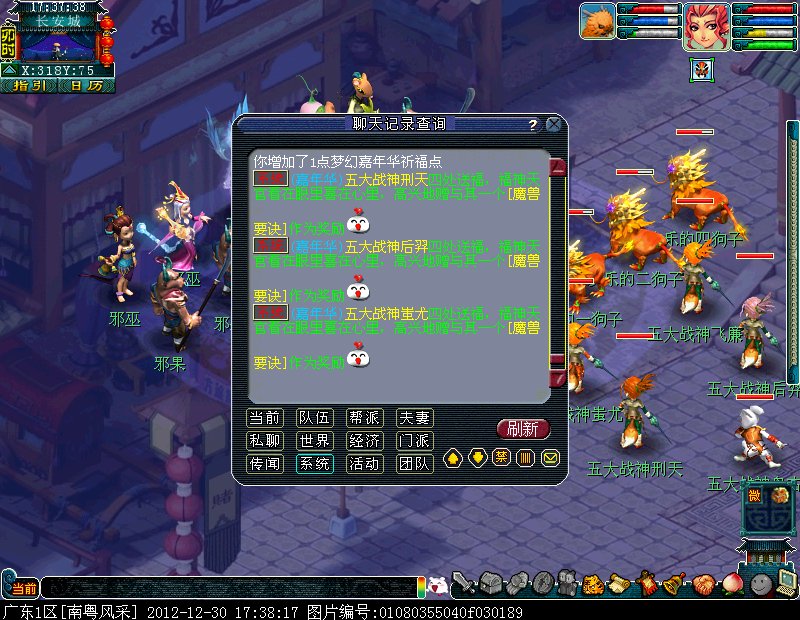Select the 队伍 team channel filter
This screenshot has height=620, width=800.
(x=315, y=418)
